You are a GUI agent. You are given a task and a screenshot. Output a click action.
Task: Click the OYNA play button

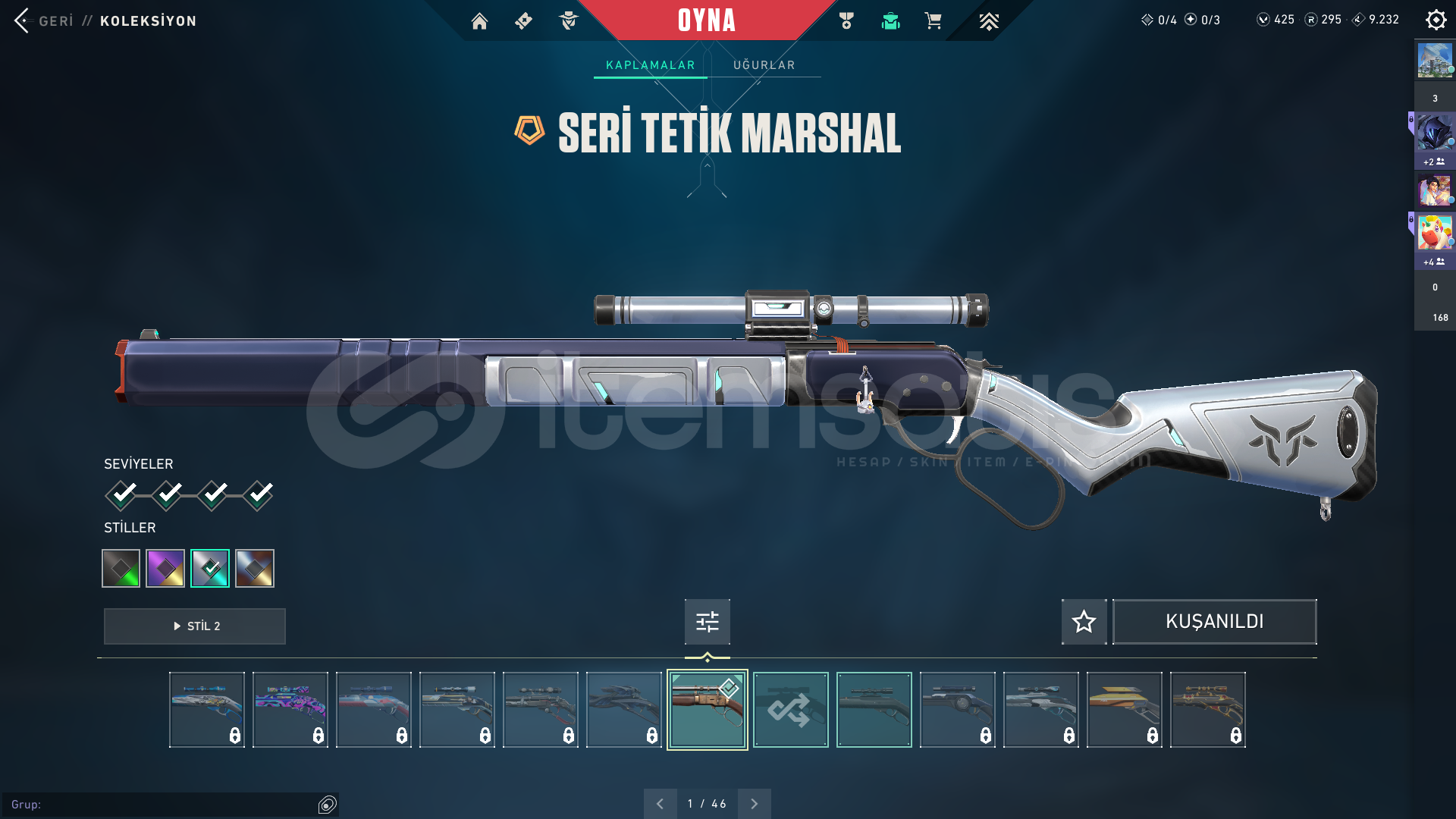[x=706, y=20]
